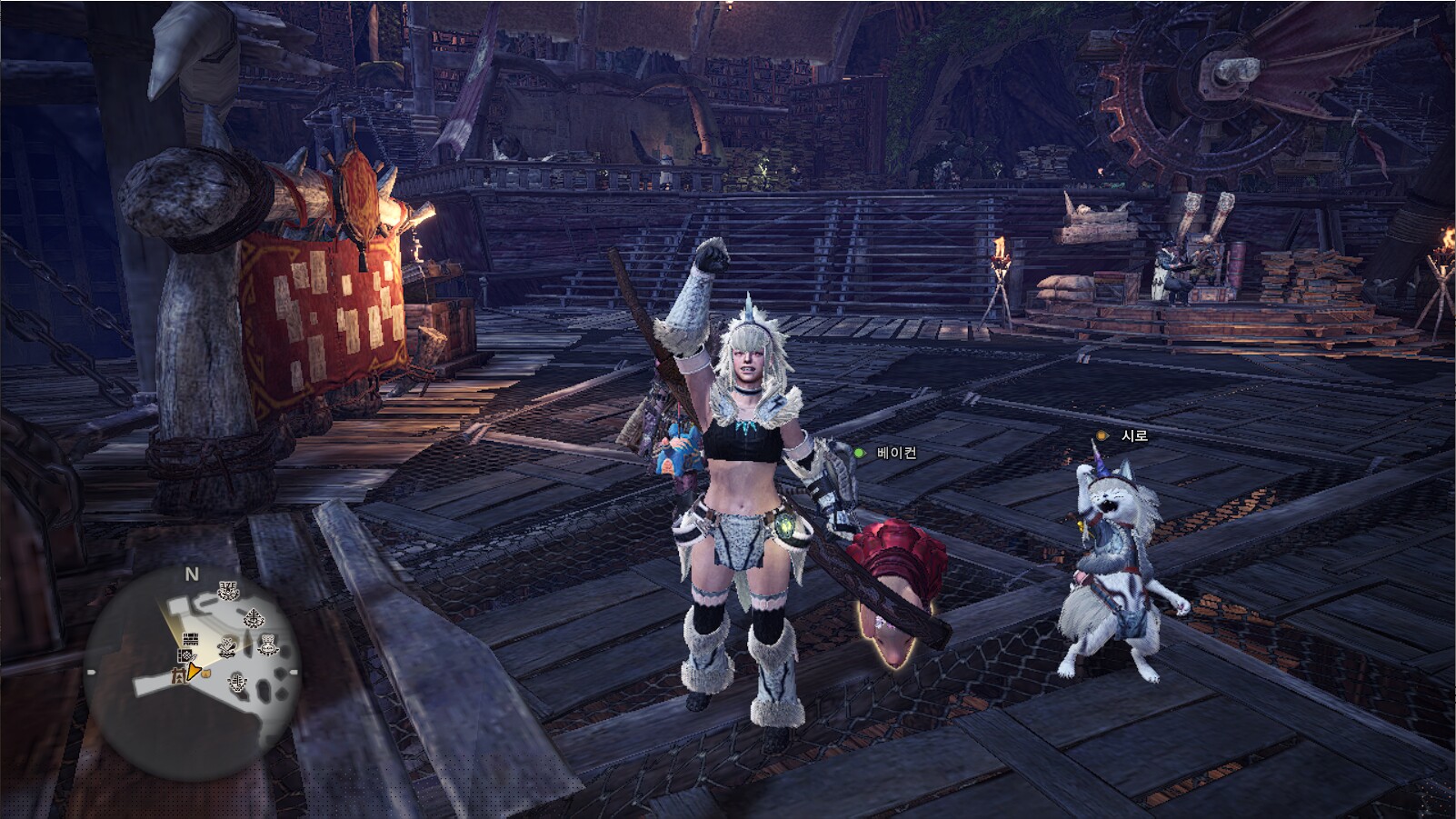Click the crossed tools marker on minimap
Image resolution: width=1456 pixels, height=819 pixels.
coord(226,646)
